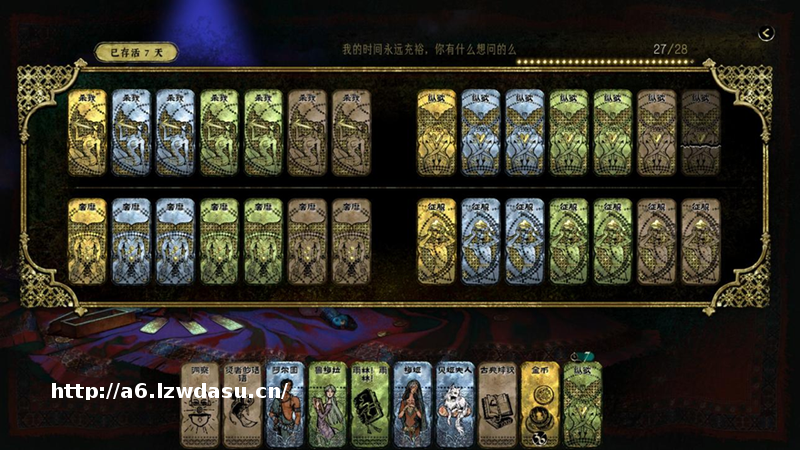Select the 贝姬夫人 white cat card

pyautogui.click(x=455, y=404)
